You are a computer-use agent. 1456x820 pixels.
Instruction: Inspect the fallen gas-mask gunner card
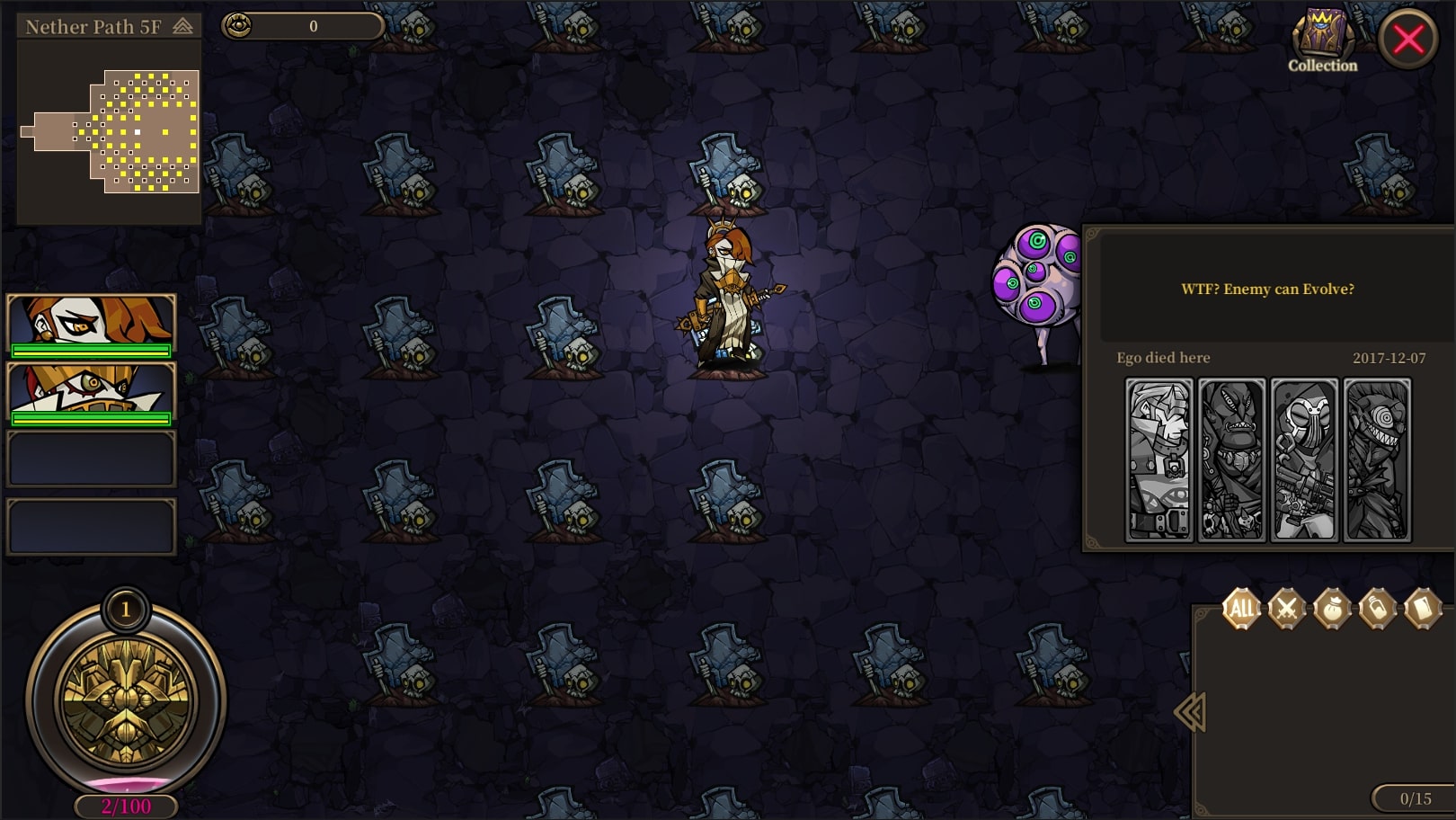pyautogui.click(x=1304, y=459)
